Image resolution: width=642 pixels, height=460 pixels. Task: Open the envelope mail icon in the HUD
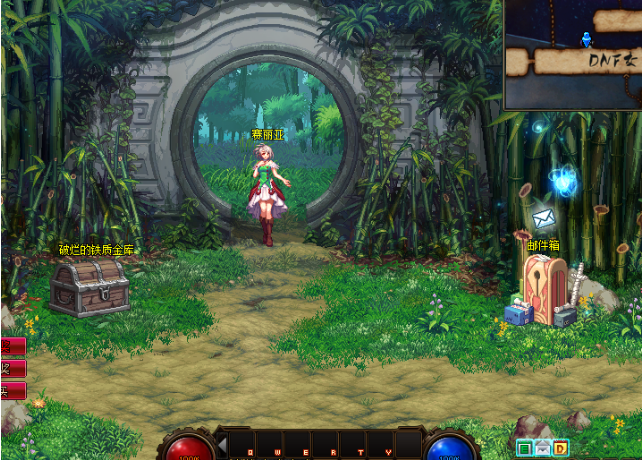[x=542, y=448]
